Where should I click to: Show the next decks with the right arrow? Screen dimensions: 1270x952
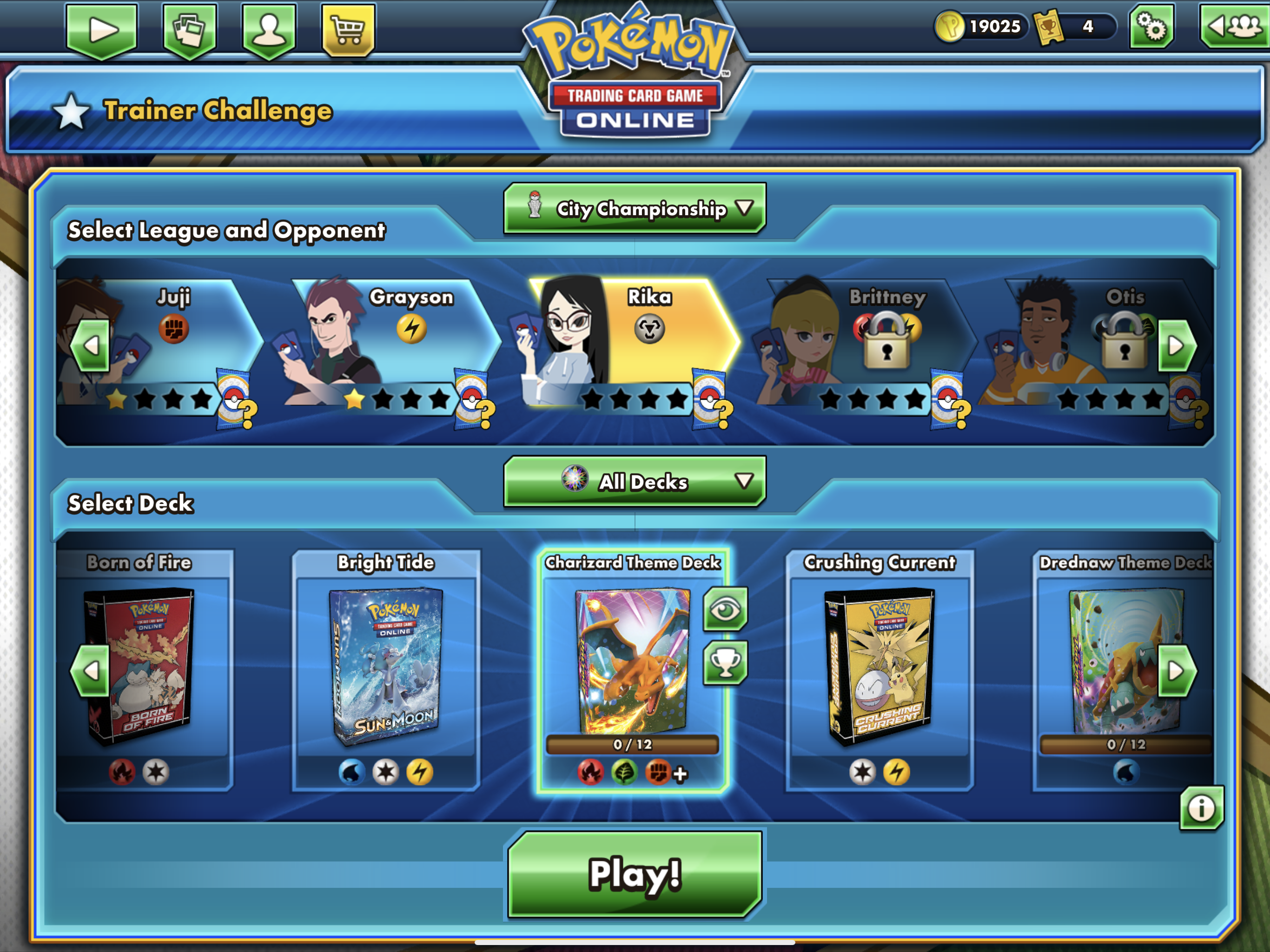[x=1177, y=671]
